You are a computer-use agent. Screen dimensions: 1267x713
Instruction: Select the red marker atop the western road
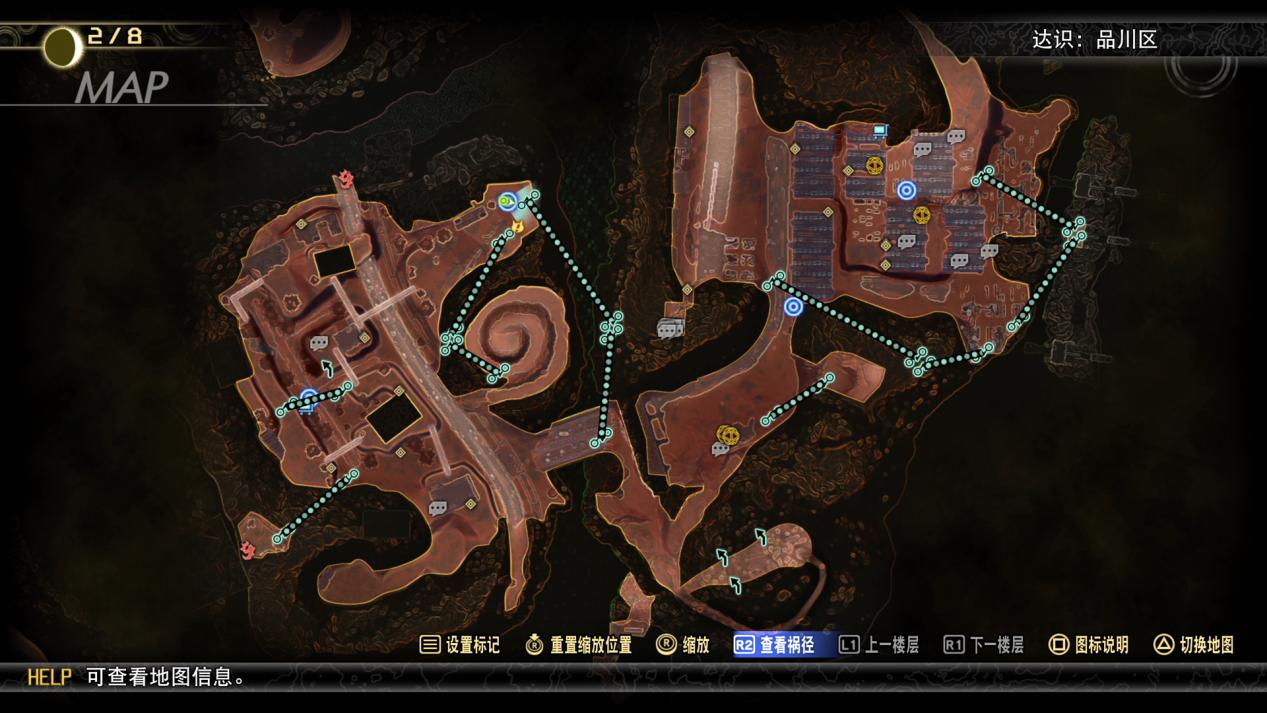(x=346, y=180)
